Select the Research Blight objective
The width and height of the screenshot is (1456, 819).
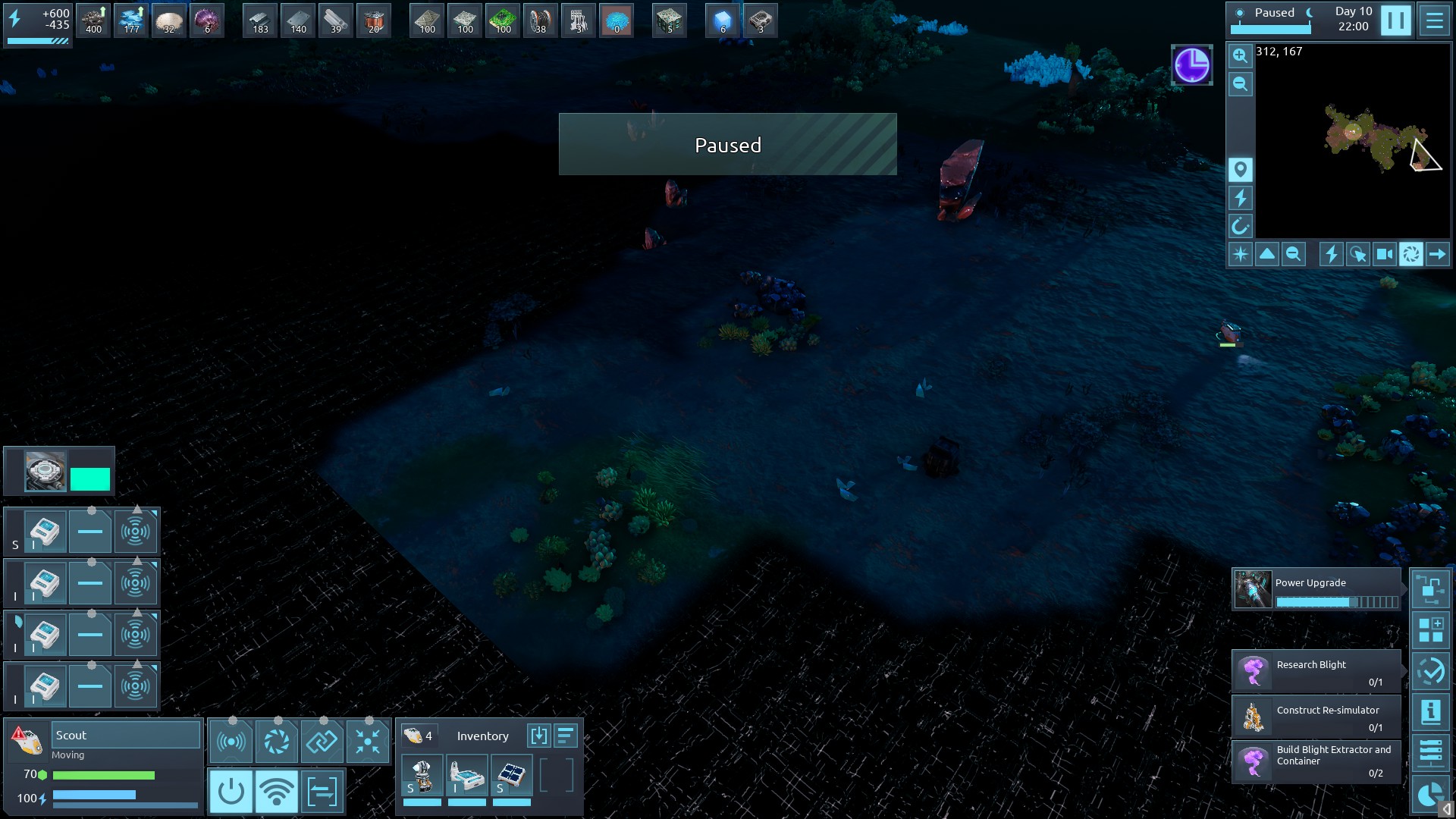pos(1316,671)
